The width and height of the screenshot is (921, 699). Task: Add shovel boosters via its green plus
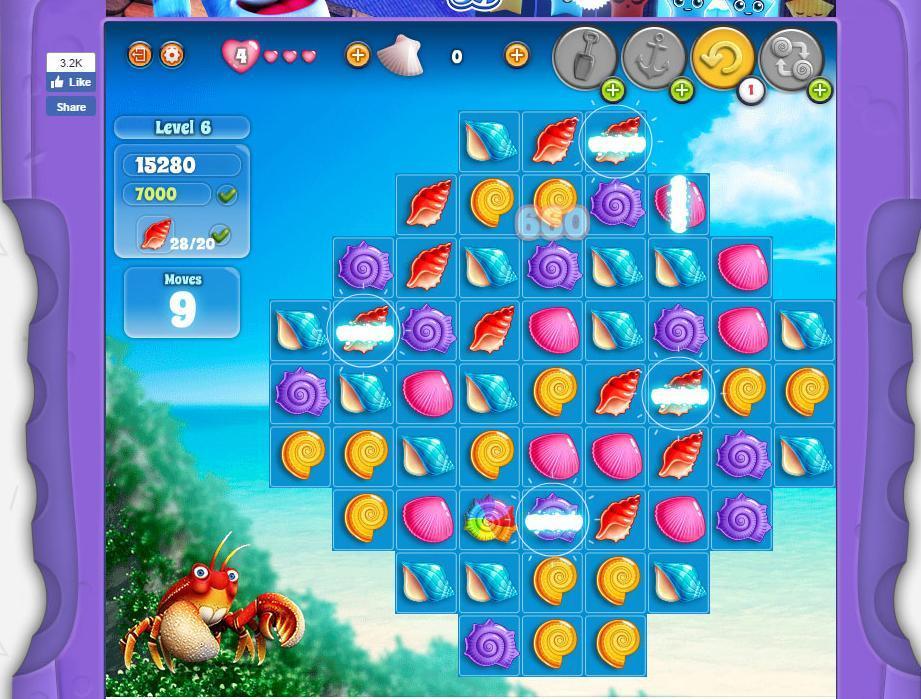coord(612,91)
